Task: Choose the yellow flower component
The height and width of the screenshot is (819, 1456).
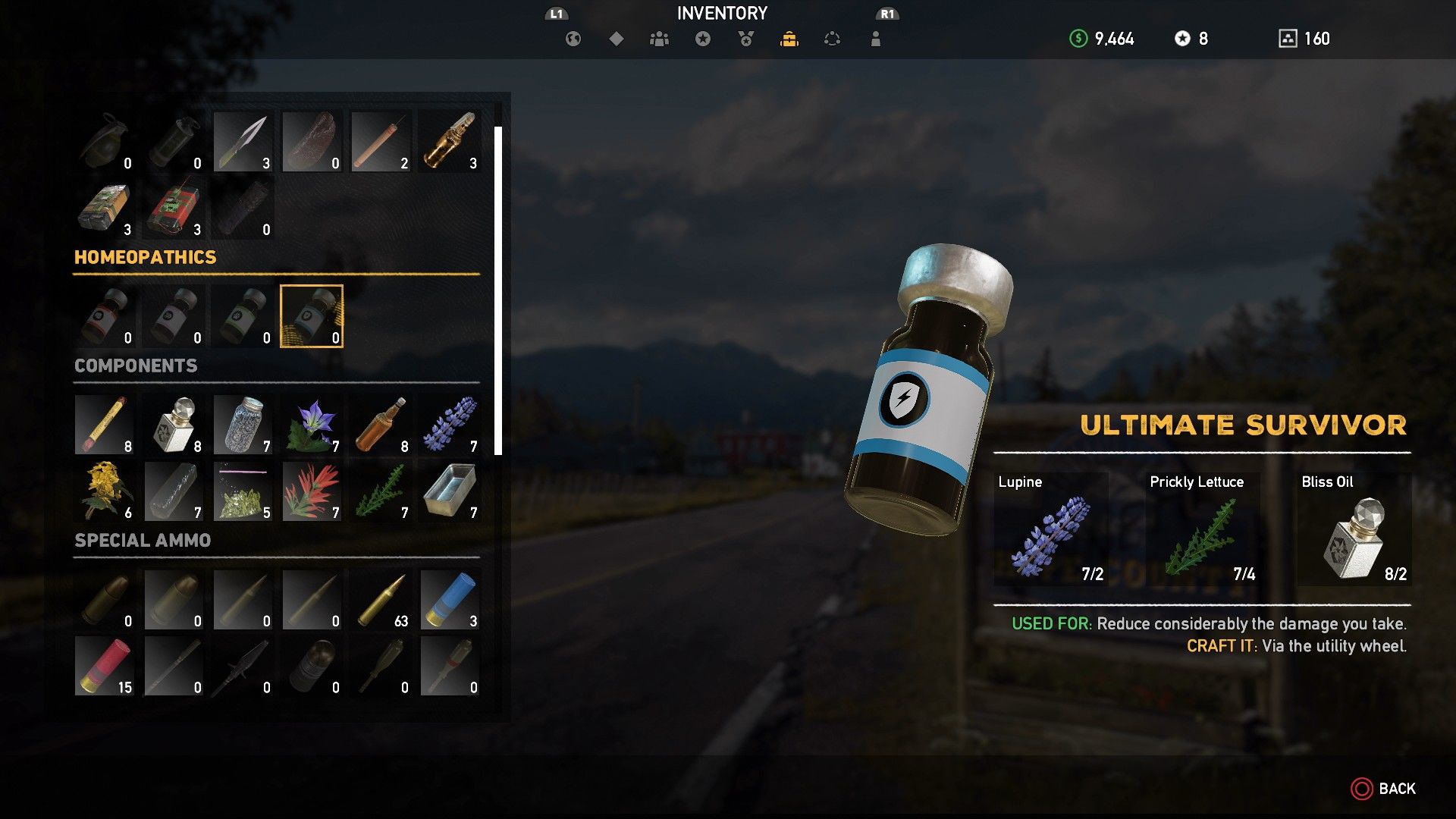Action: [105, 491]
